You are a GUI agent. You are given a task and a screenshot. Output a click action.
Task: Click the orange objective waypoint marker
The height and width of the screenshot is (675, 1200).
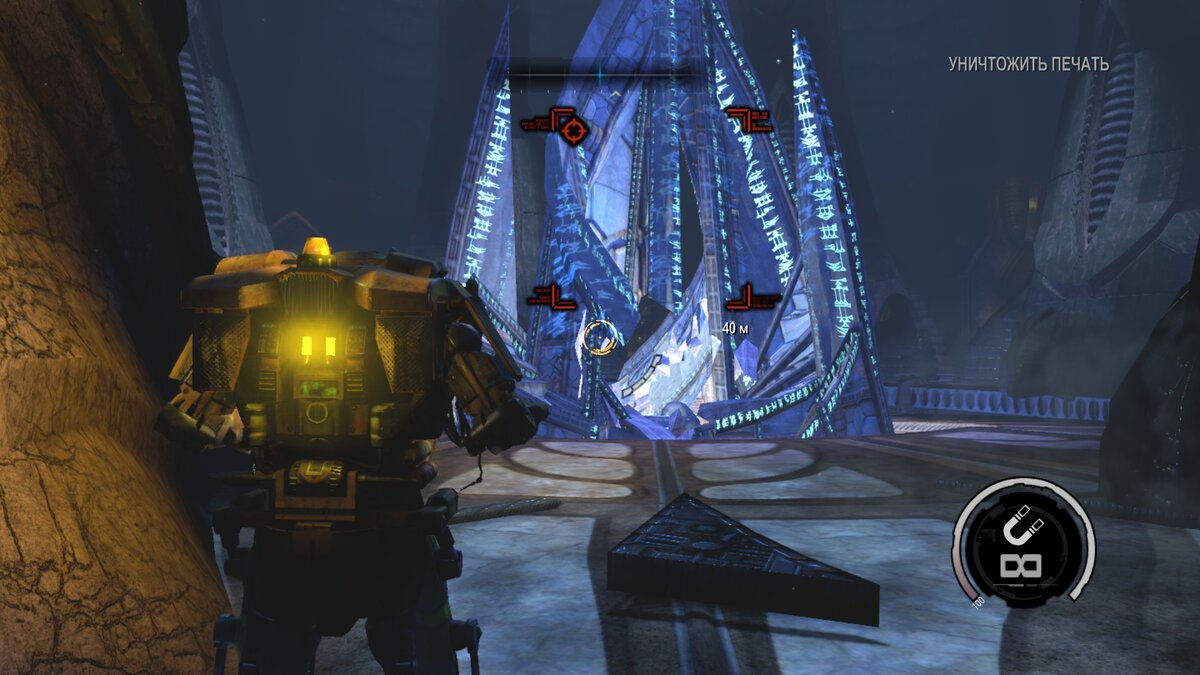point(598,336)
